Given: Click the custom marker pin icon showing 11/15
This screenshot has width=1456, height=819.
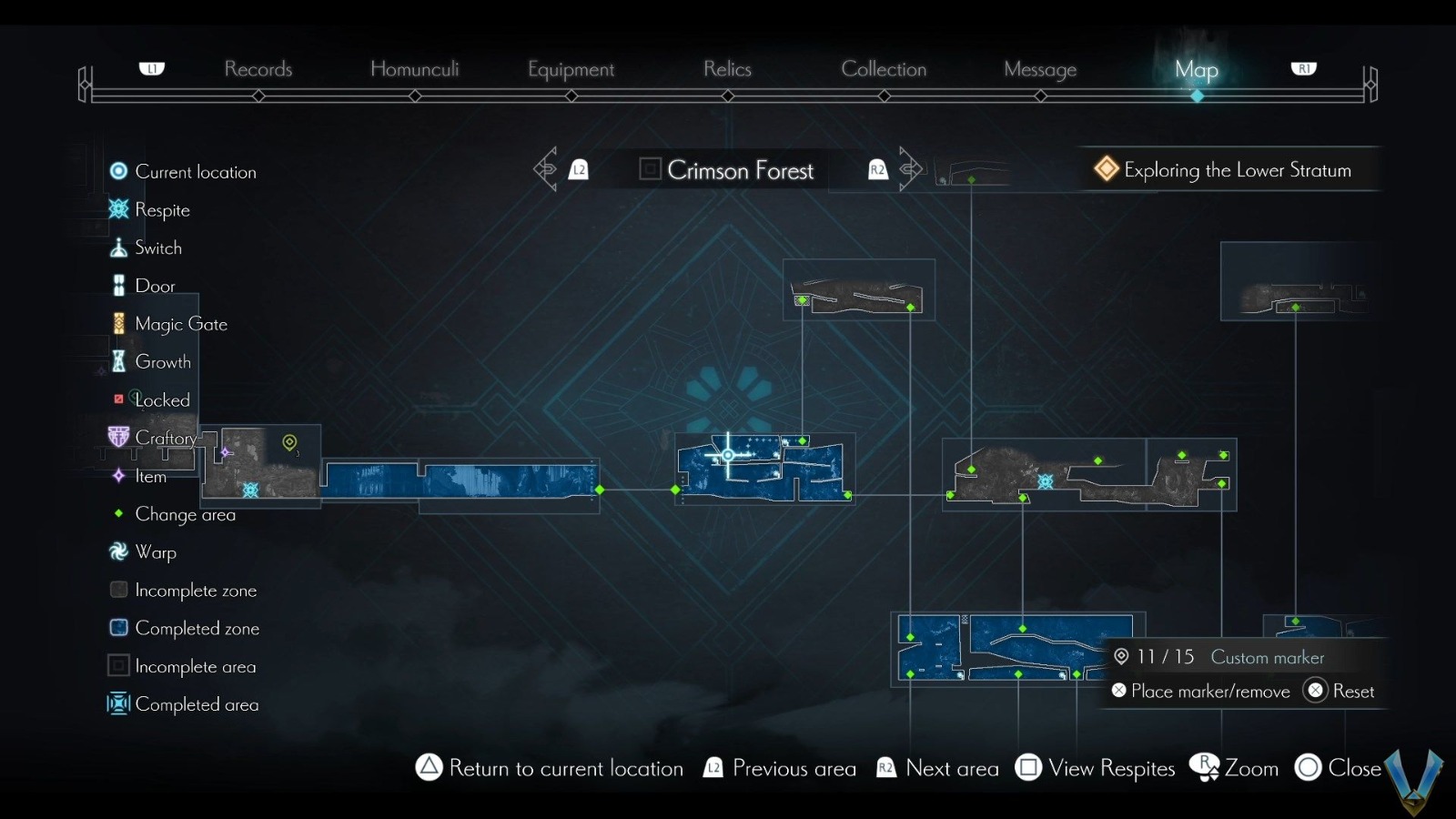Looking at the screenshot, I should click(x=1121, y=656).
